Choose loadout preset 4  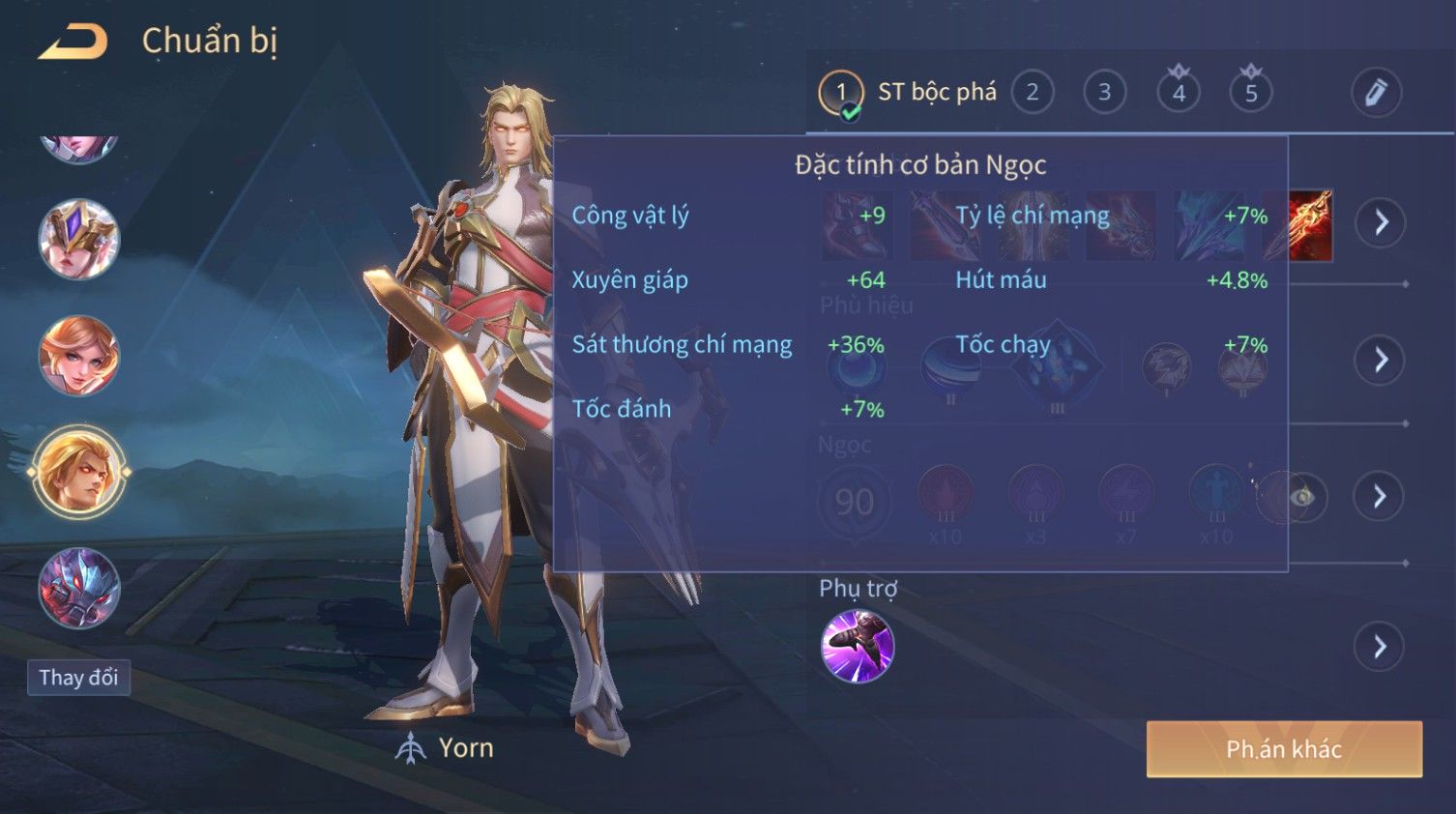pos(1178,93)
